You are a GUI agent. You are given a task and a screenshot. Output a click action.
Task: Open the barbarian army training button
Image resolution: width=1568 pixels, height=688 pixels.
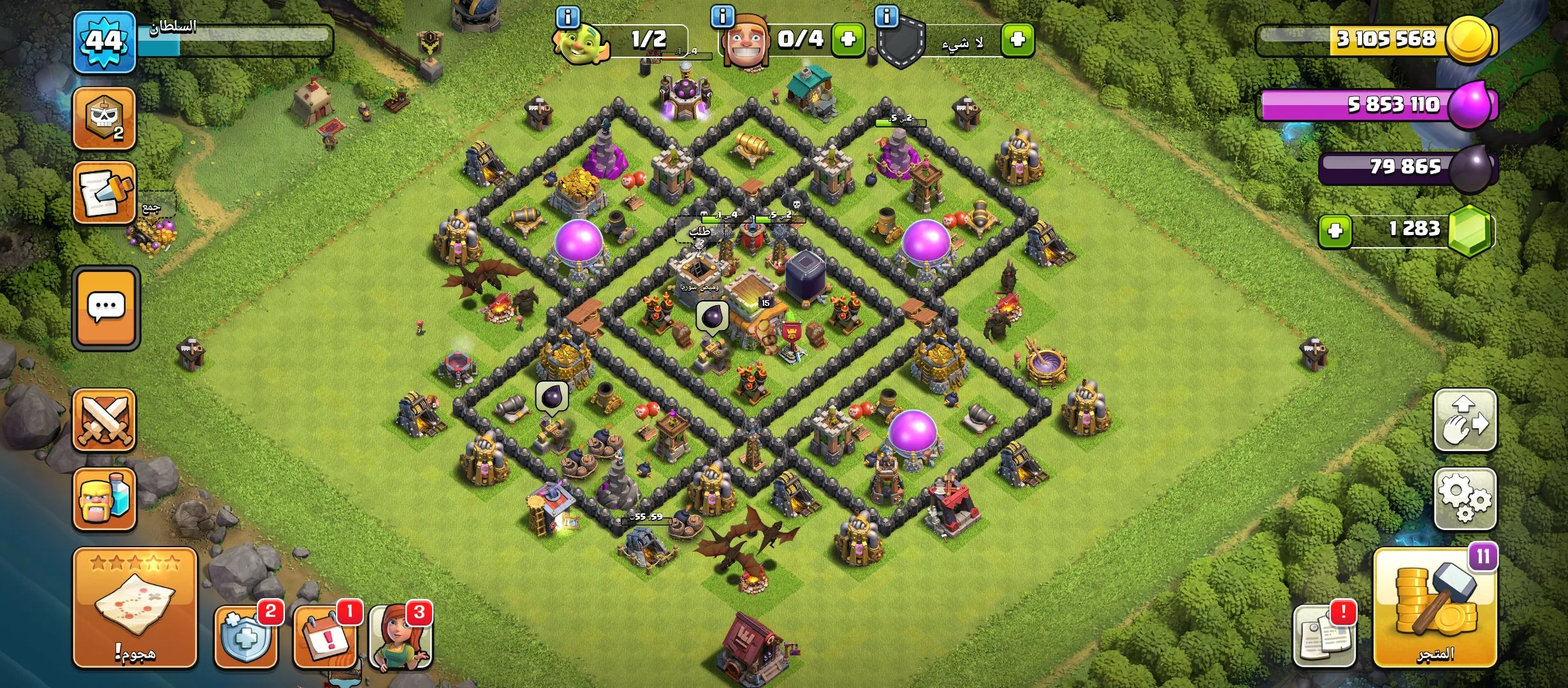pos(105,499)
